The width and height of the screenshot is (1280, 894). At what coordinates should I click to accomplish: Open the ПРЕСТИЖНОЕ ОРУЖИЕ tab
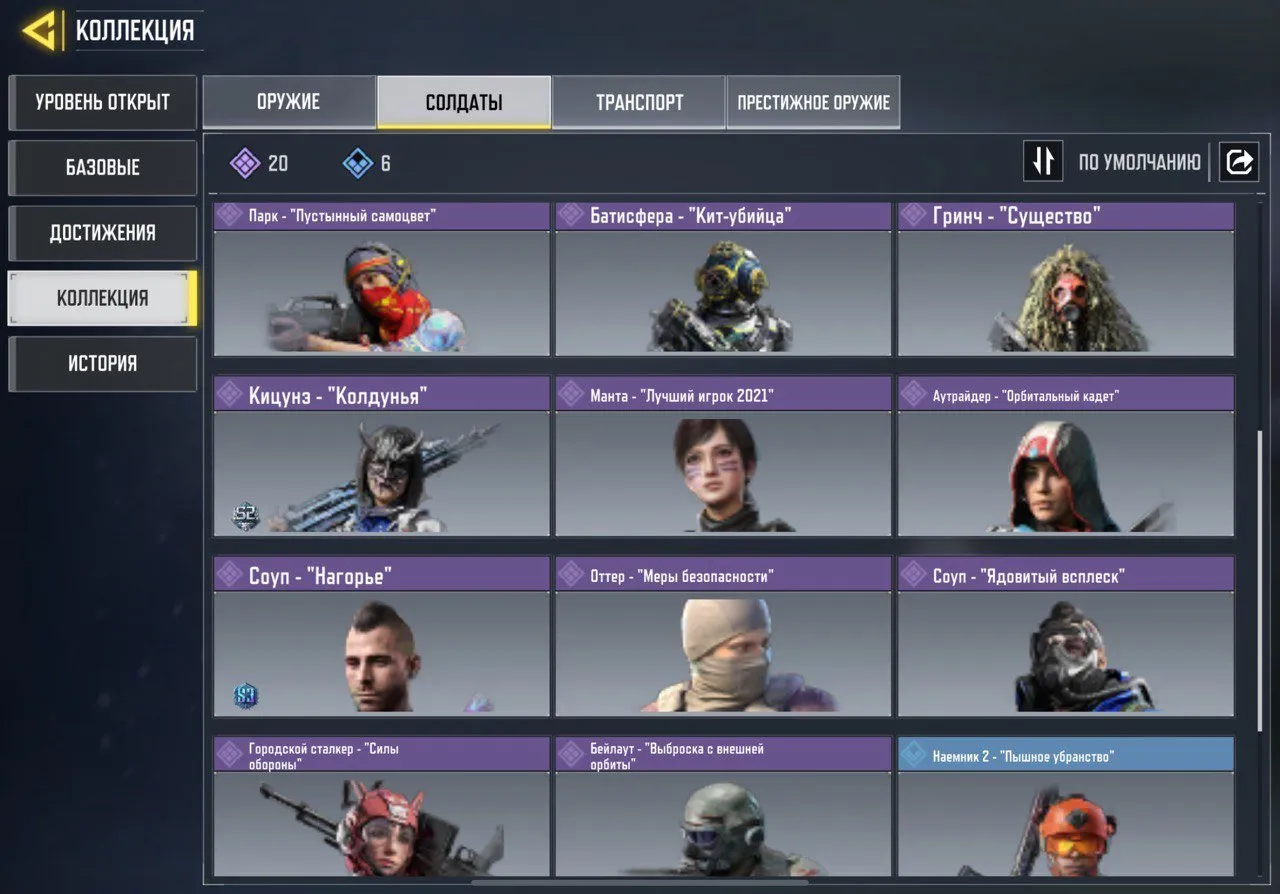click(x=812, y=101)
